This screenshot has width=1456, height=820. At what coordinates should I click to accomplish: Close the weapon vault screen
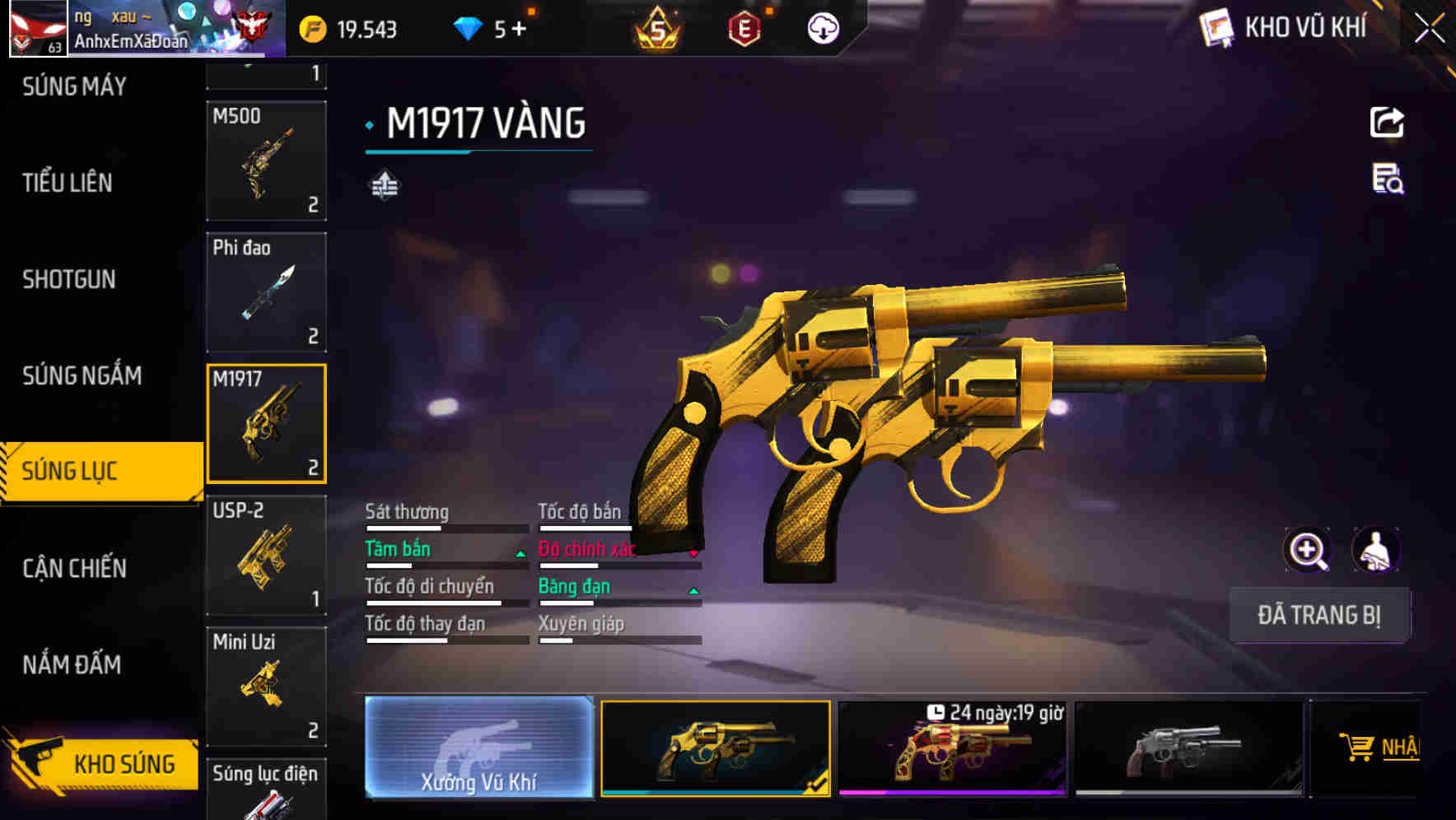1429,29
